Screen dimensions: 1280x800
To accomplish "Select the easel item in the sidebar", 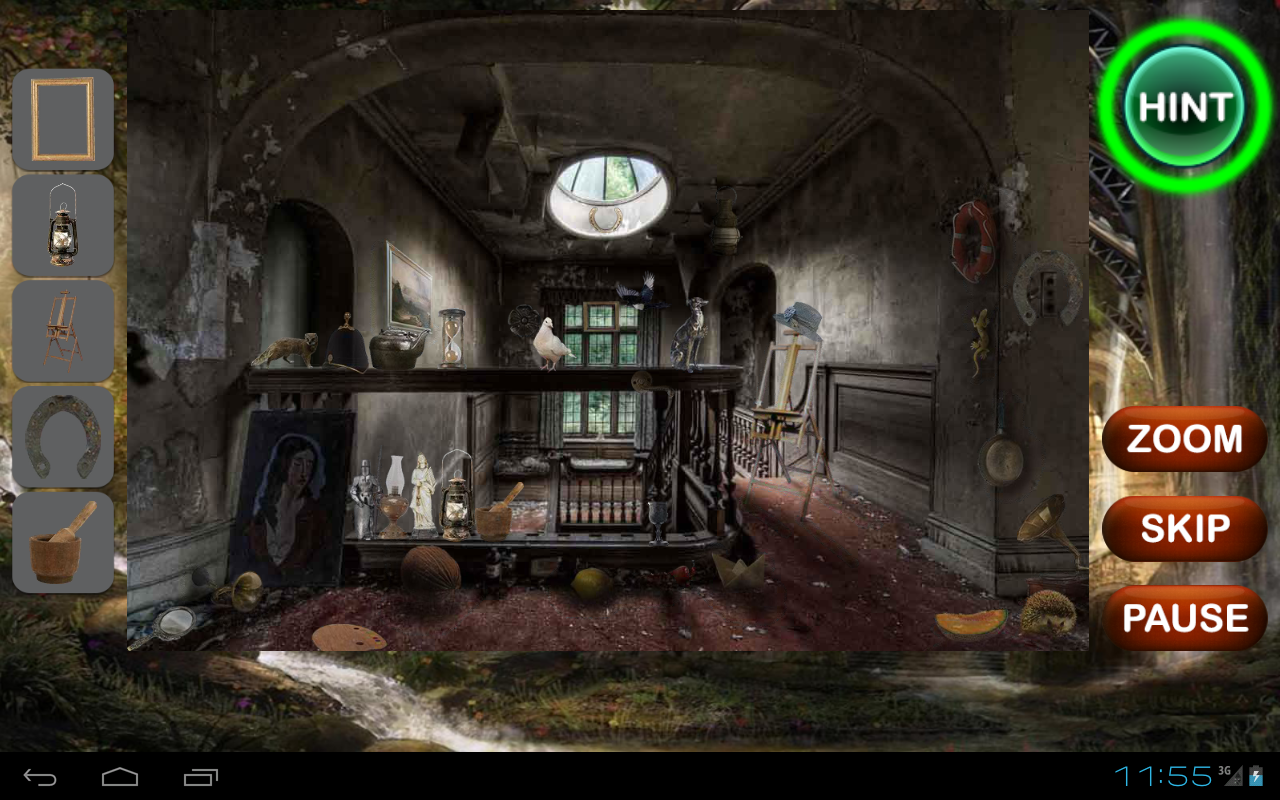I will pos(63,330).
